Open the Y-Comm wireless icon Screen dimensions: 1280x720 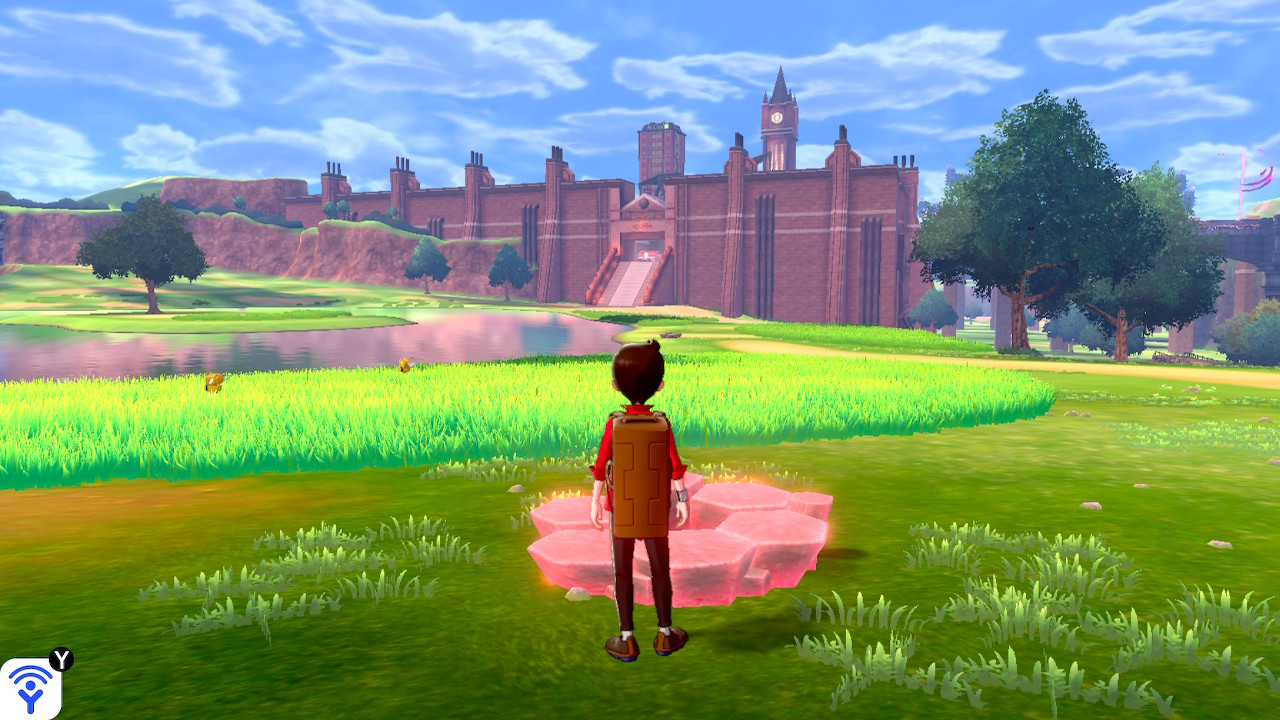click(x=30, y=688)
